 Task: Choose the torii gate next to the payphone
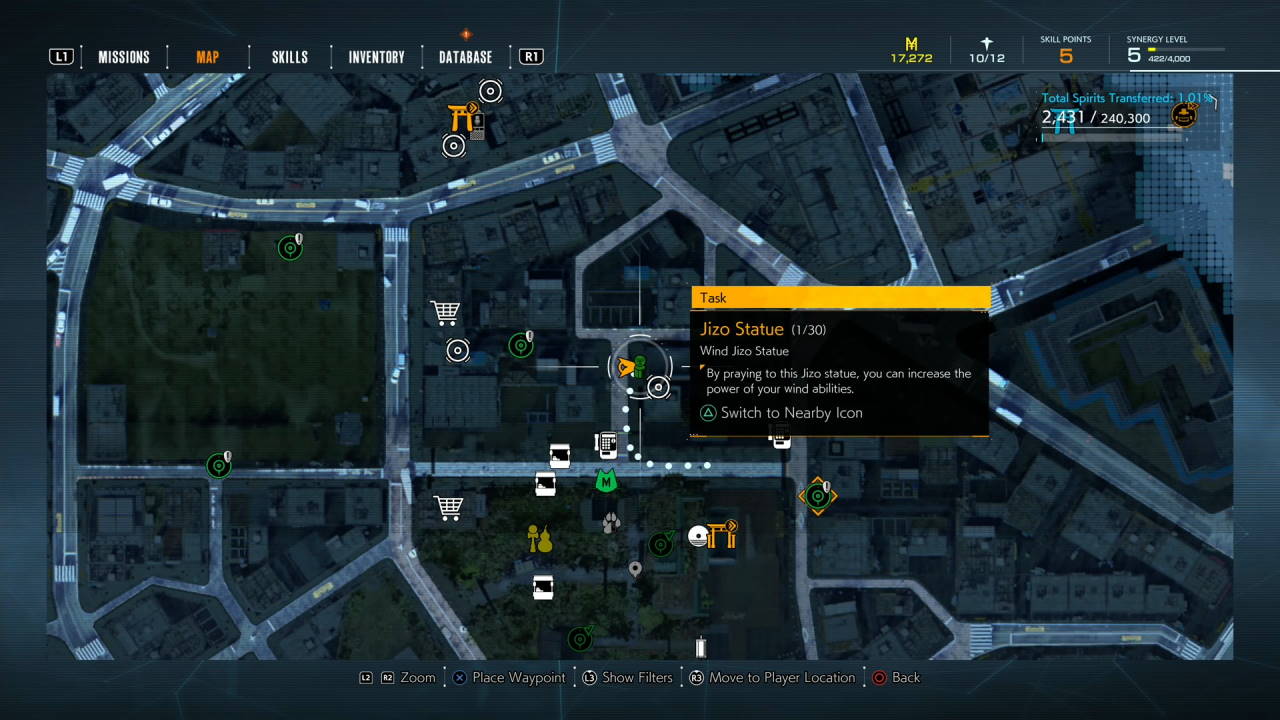click(461, 118)
